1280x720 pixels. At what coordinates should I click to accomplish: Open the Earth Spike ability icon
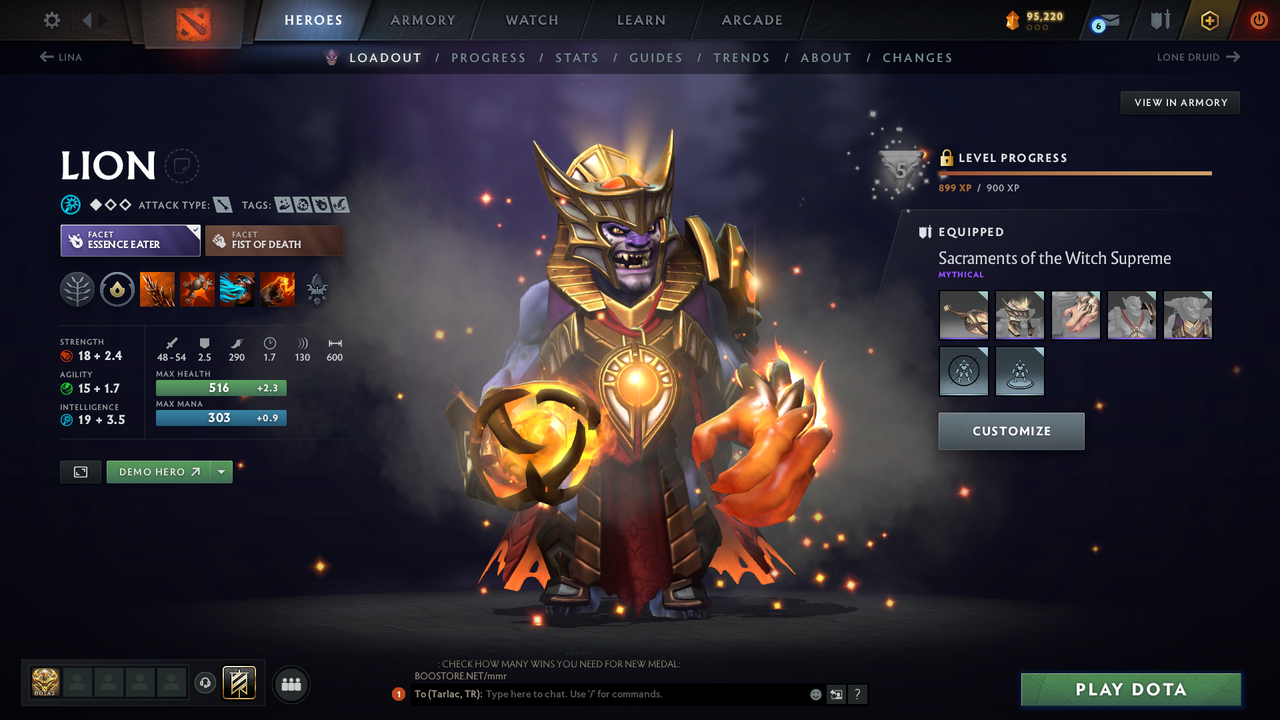point(157,289)
